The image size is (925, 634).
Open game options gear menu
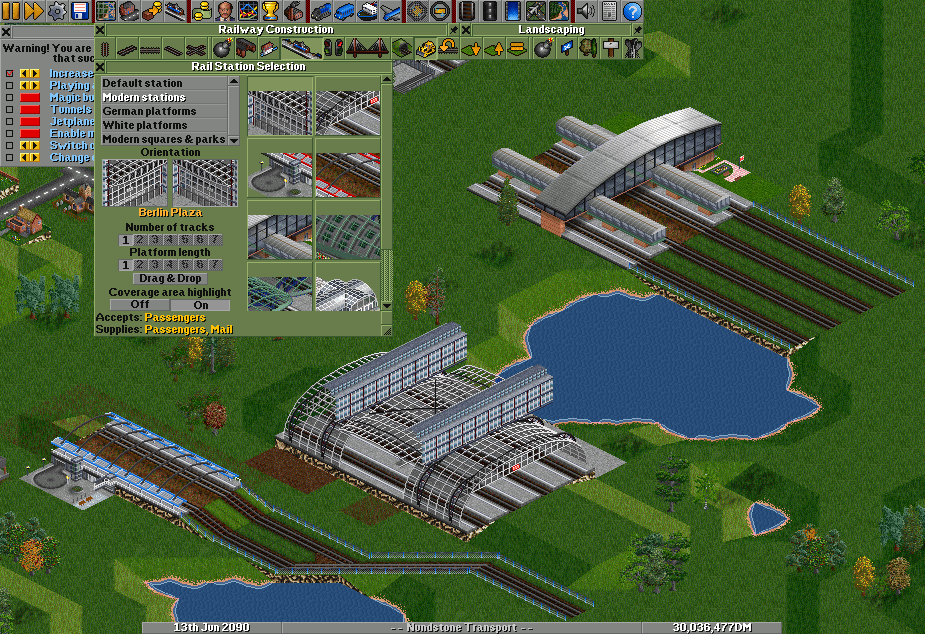pyautogui.click(x=57, y=11)
